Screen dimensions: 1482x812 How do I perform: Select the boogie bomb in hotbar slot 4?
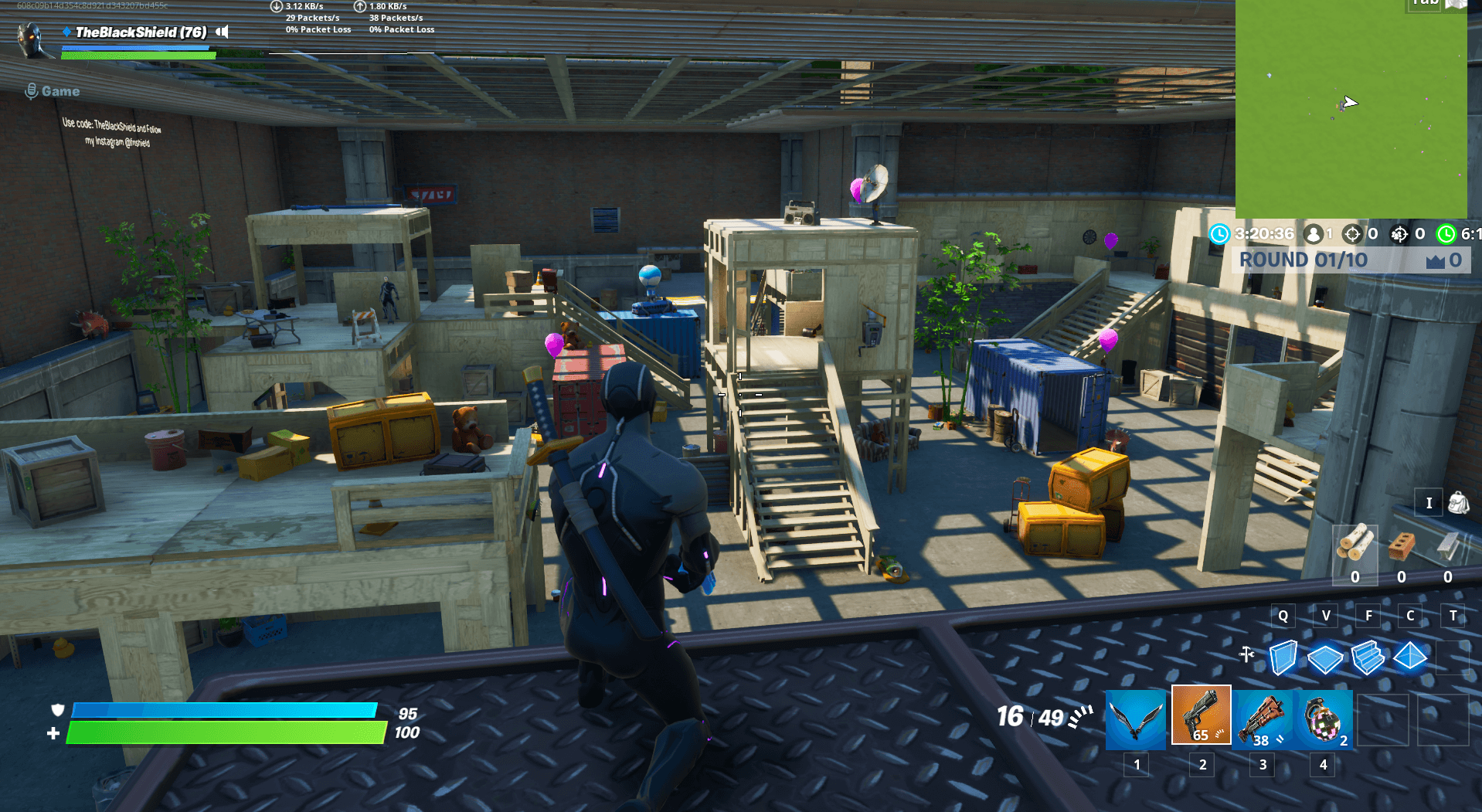coord(1323,716)
